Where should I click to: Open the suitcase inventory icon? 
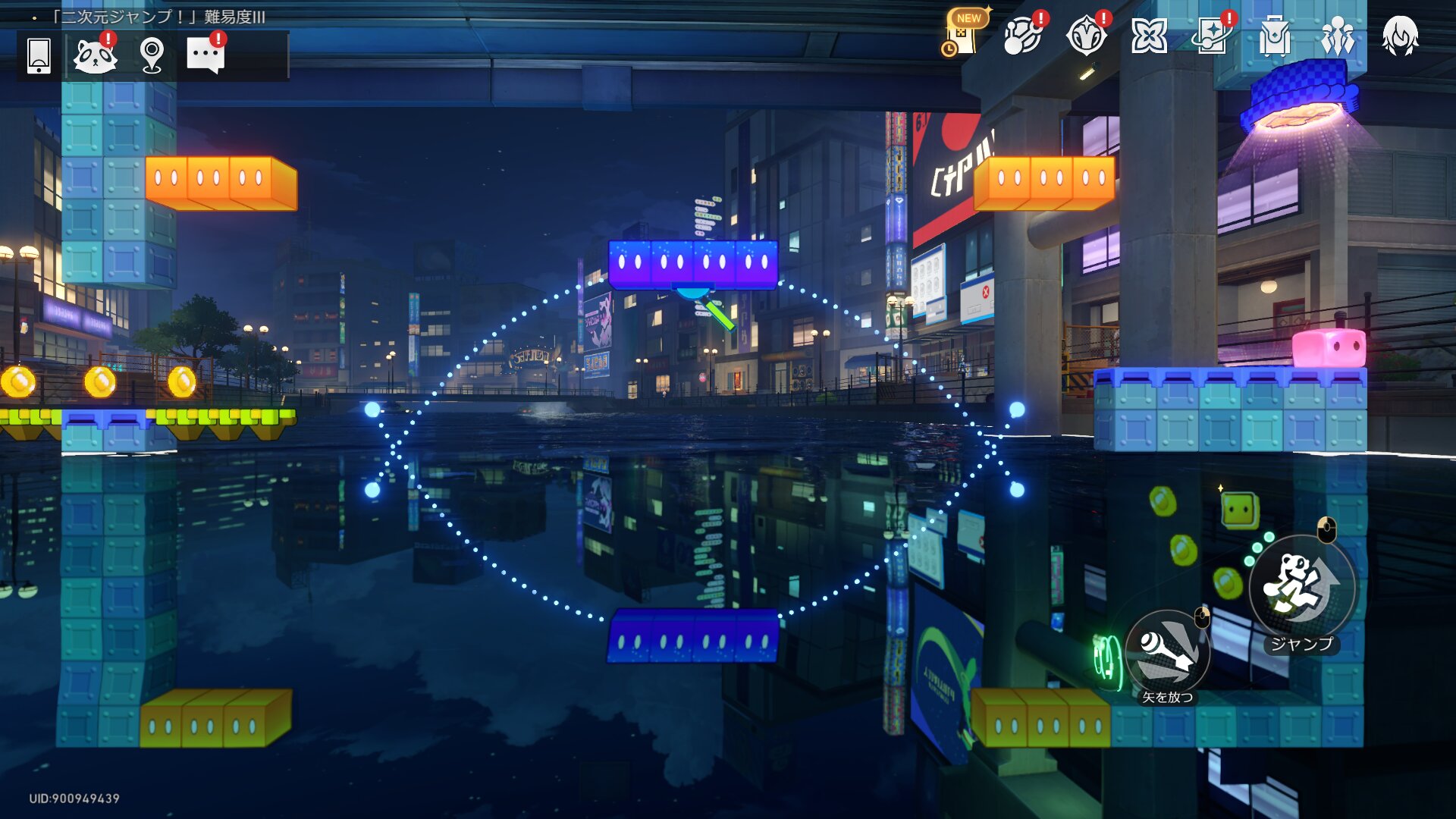point(1275,36)
